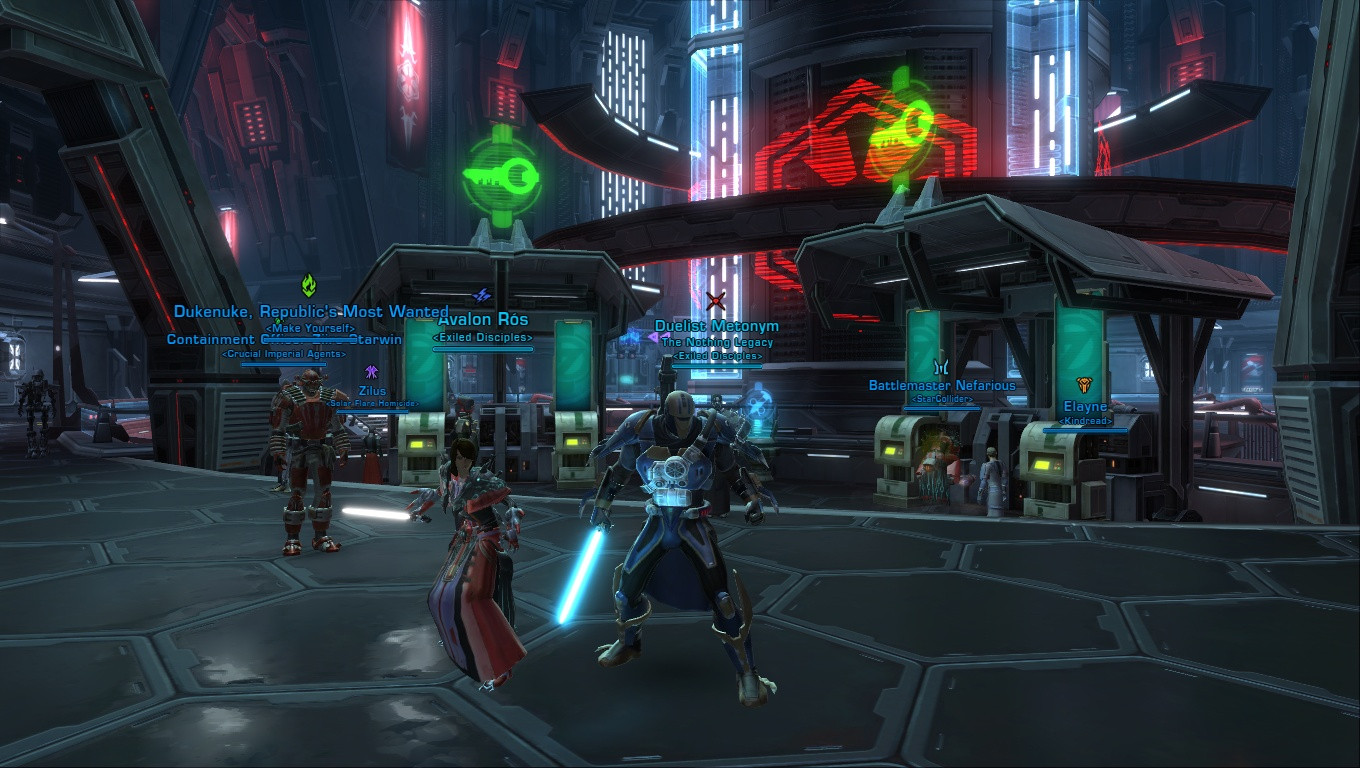Target Zilus by his nameplate
The image size is (1360, 768).
[x=372, y=392]
